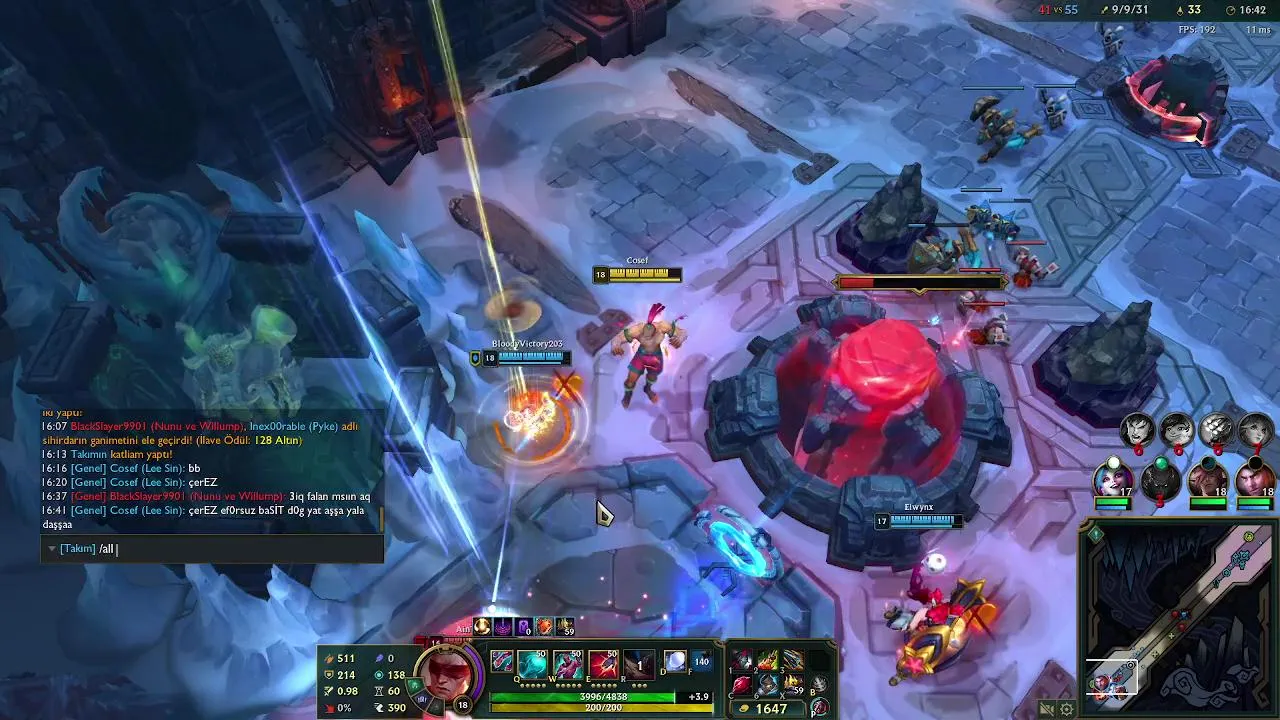Expand the chat channel arrow beside Takım
The width and height of the screenshot is (1280, 720).
pos(52,549)
